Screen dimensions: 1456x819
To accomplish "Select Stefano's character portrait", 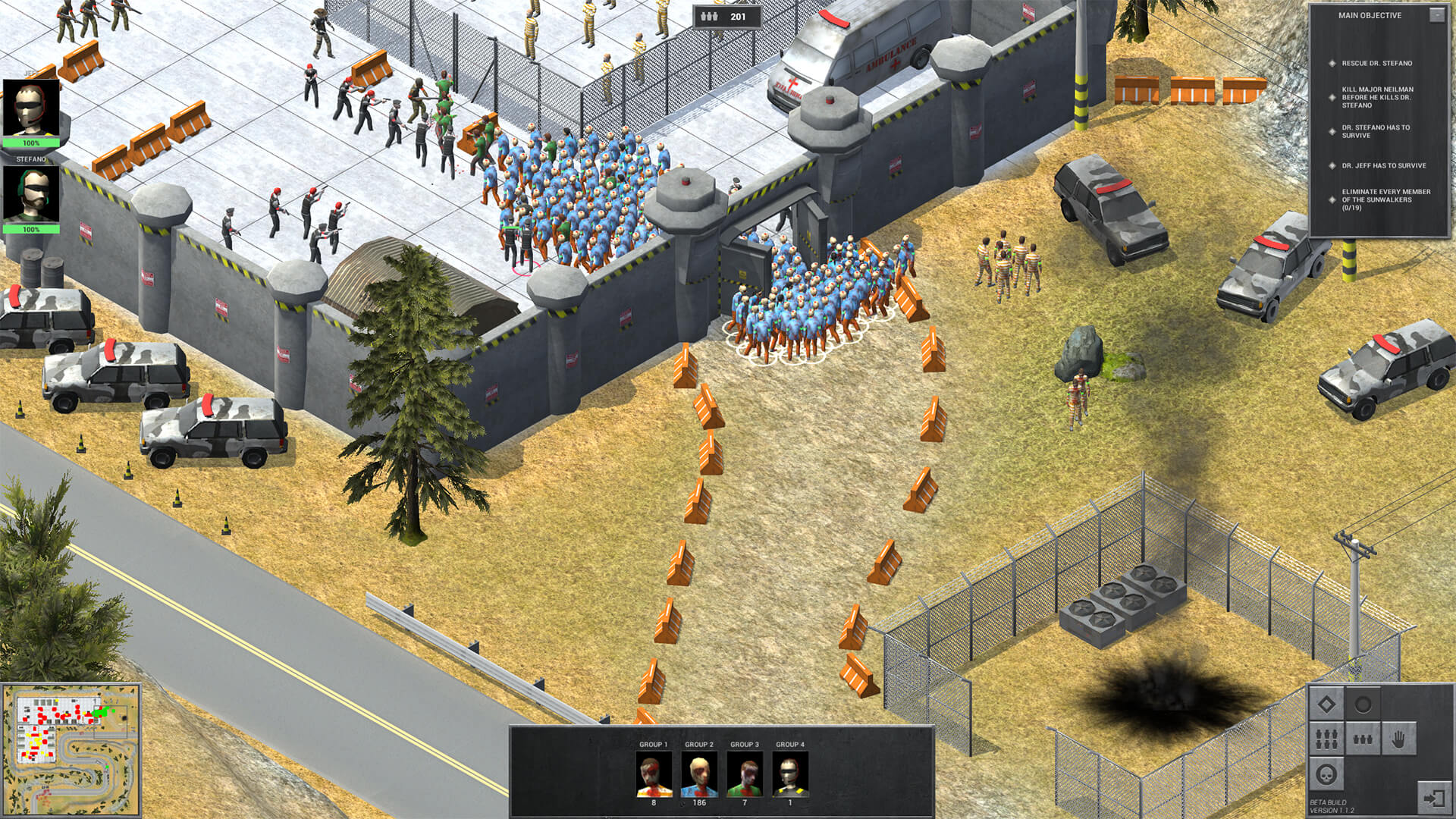I will [31, 194].
